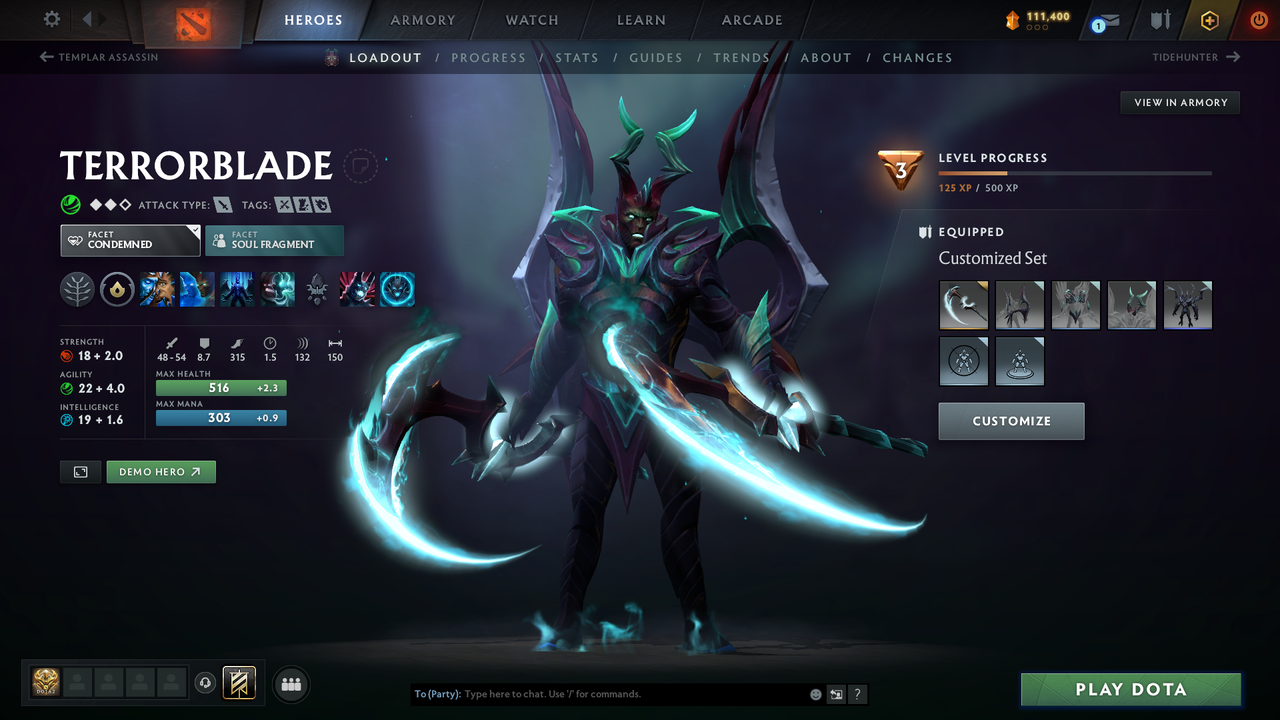This screenshot has width=1280, height=720.
Task: Open the Metamorphosis ability icon
Action: (x=237, y=289)
